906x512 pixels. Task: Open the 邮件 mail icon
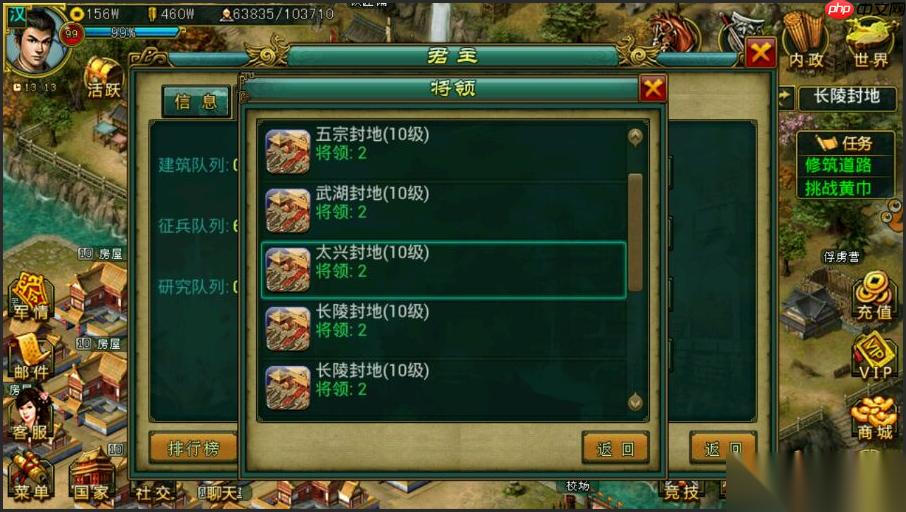(x=31, y=355)
